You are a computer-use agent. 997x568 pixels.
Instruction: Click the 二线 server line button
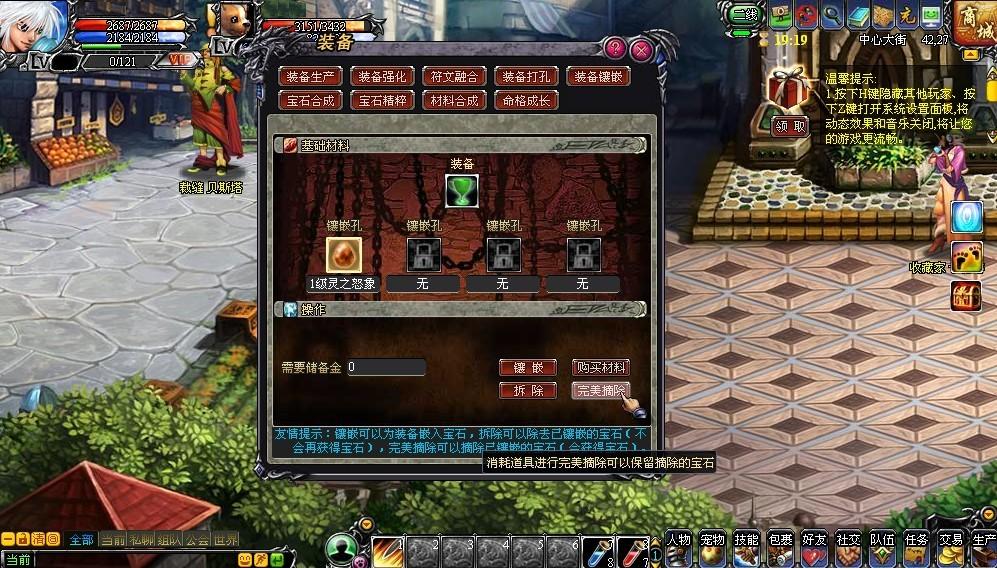coord(744,14)
